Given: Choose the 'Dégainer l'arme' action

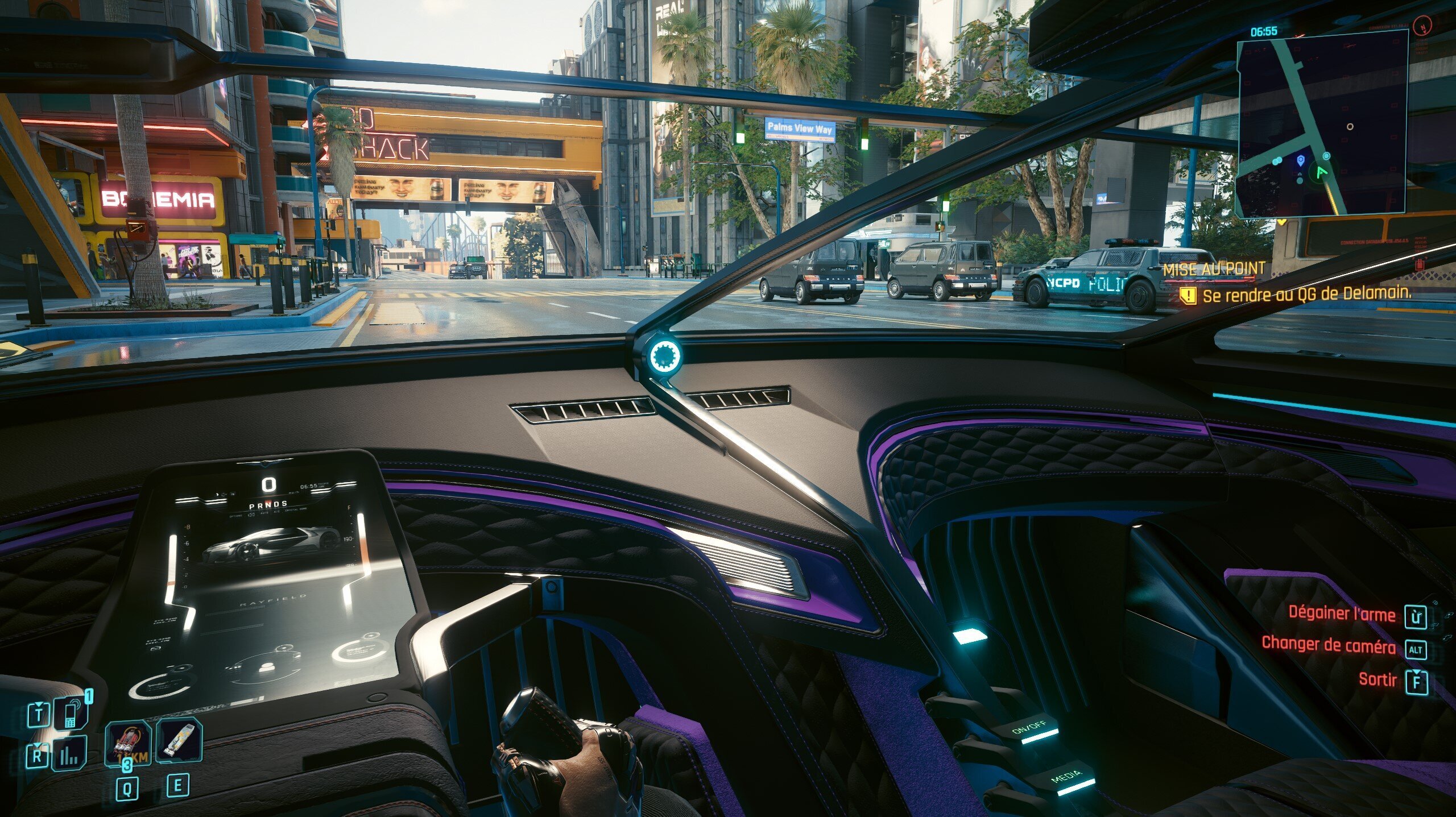Looking at the screenshot, I should [1341, 613].
